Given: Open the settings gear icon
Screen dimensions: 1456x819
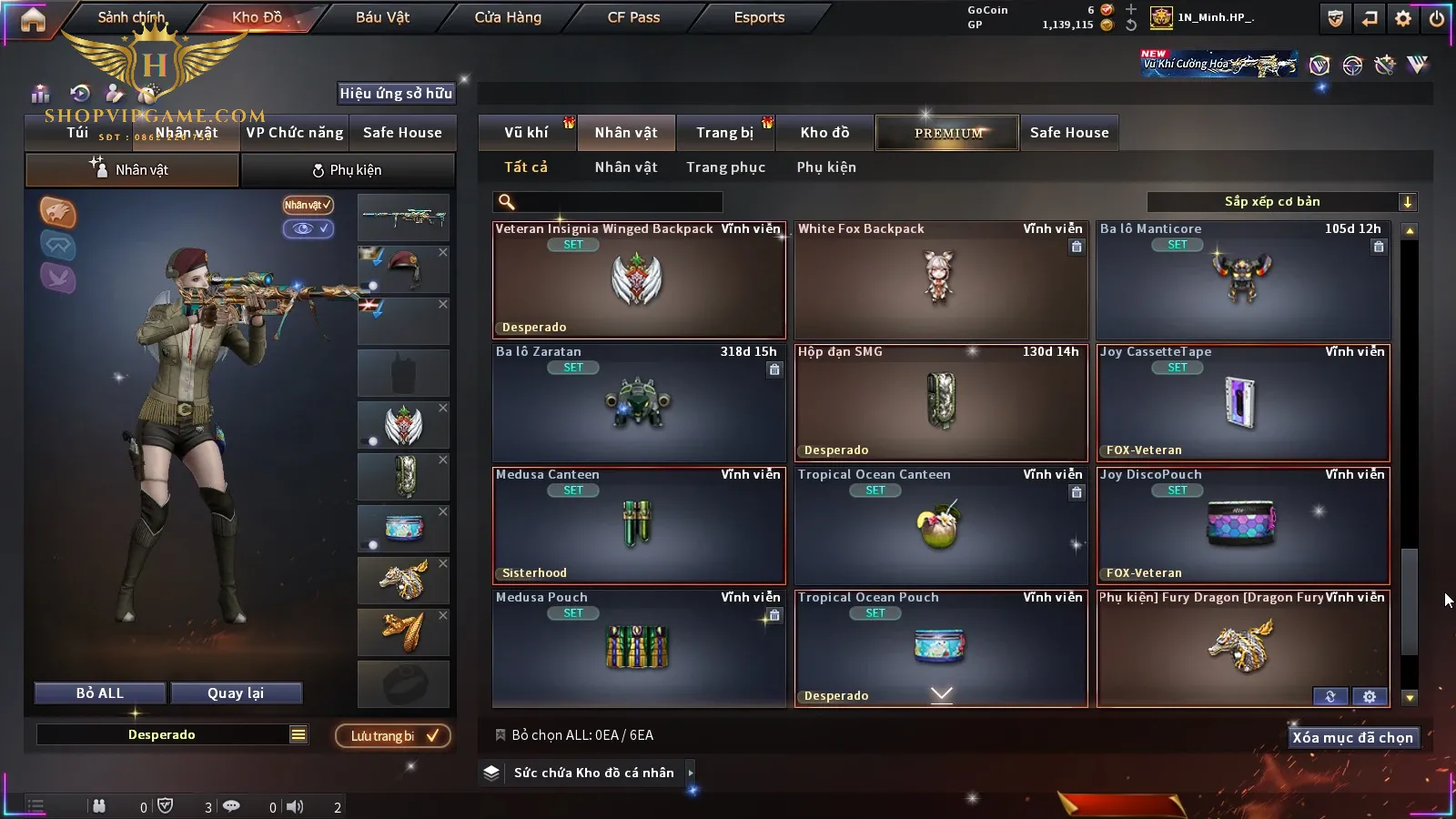Looking at the screenshot, I should pos(1403,18).
